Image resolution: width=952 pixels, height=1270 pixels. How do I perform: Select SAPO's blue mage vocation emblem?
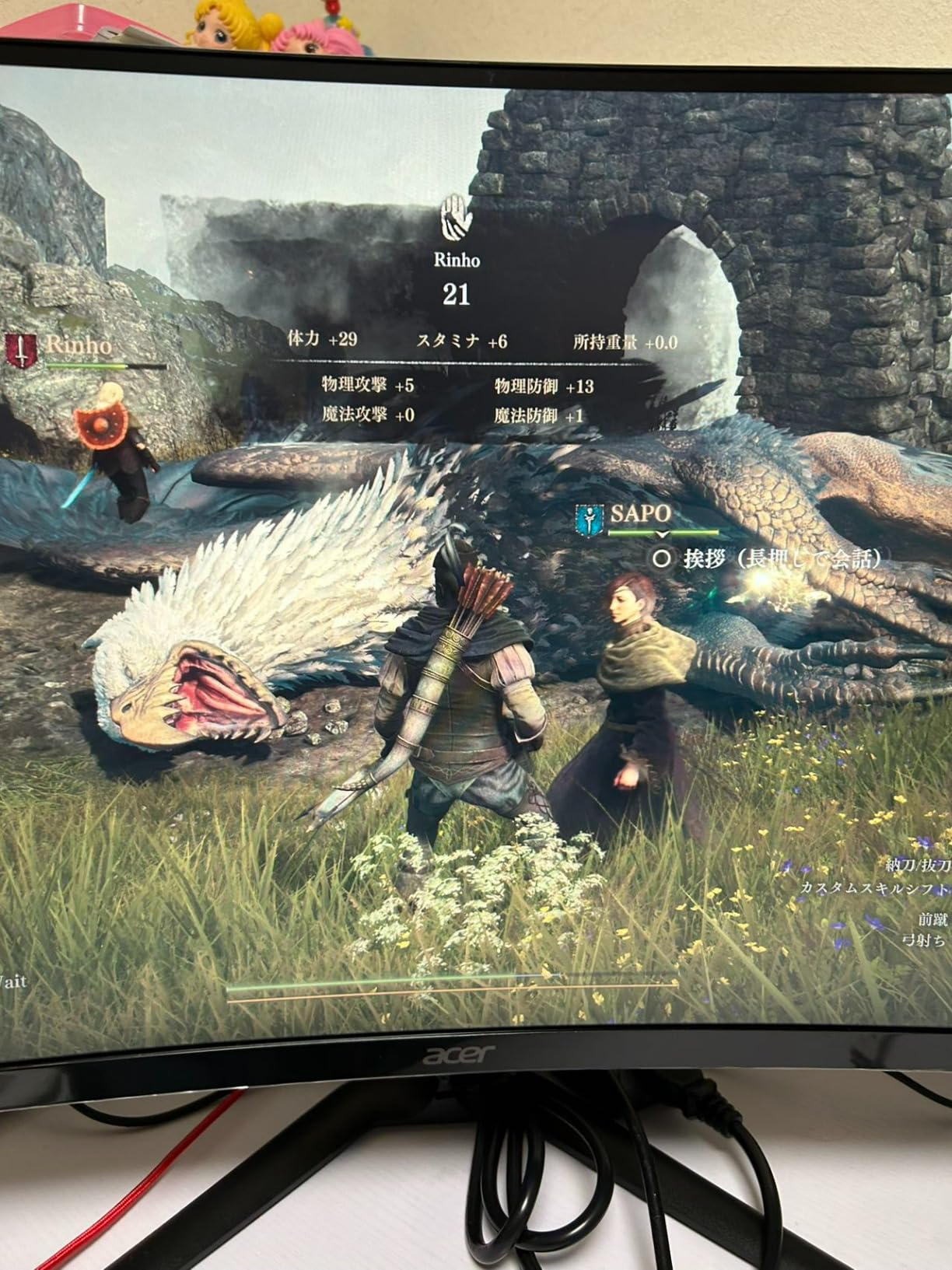(x=590, y=520)
